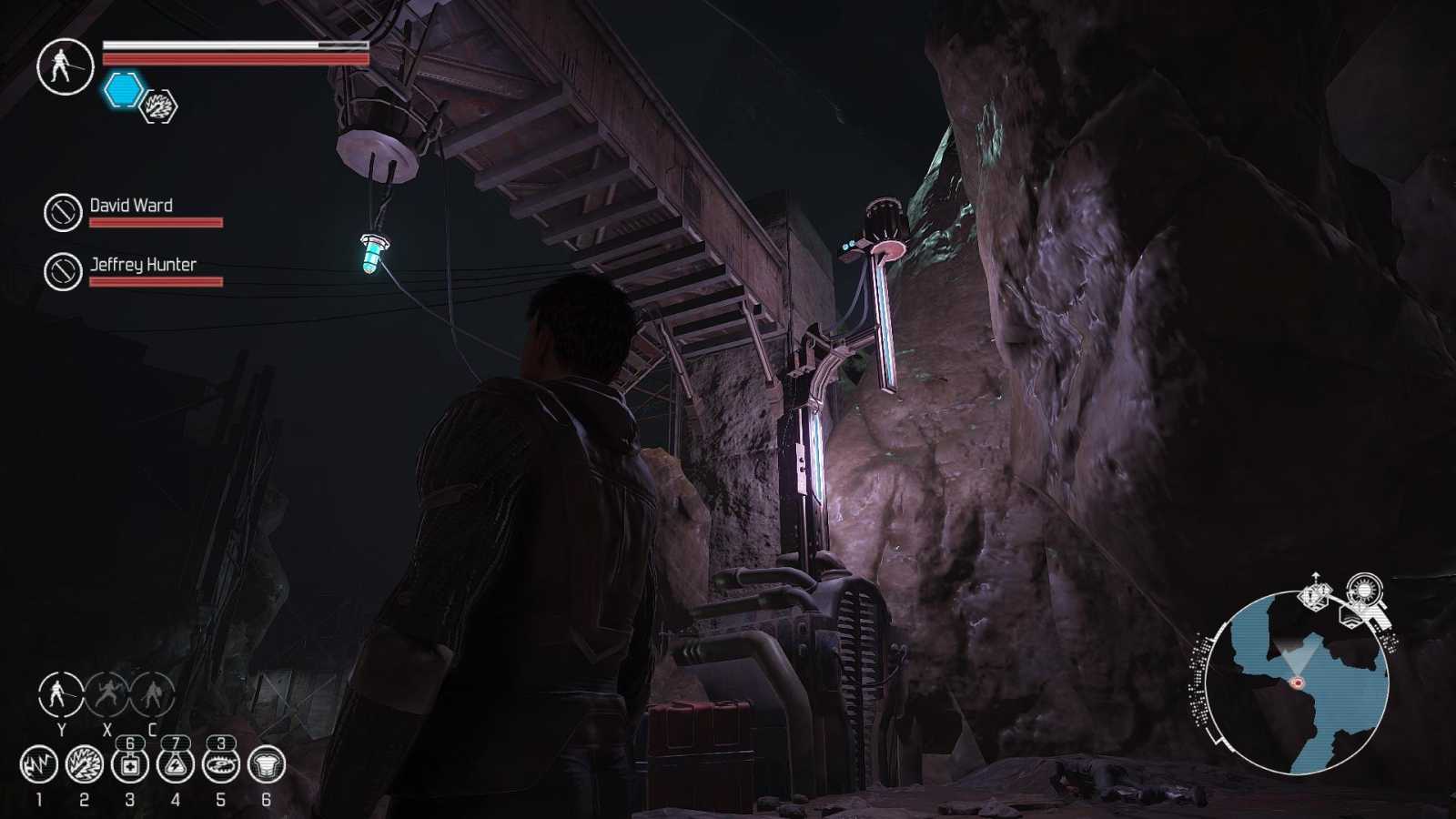Click the electric weapon buff hexagon icon
The height and width of the screenshot is (819, 1456).
coord(159,106)
